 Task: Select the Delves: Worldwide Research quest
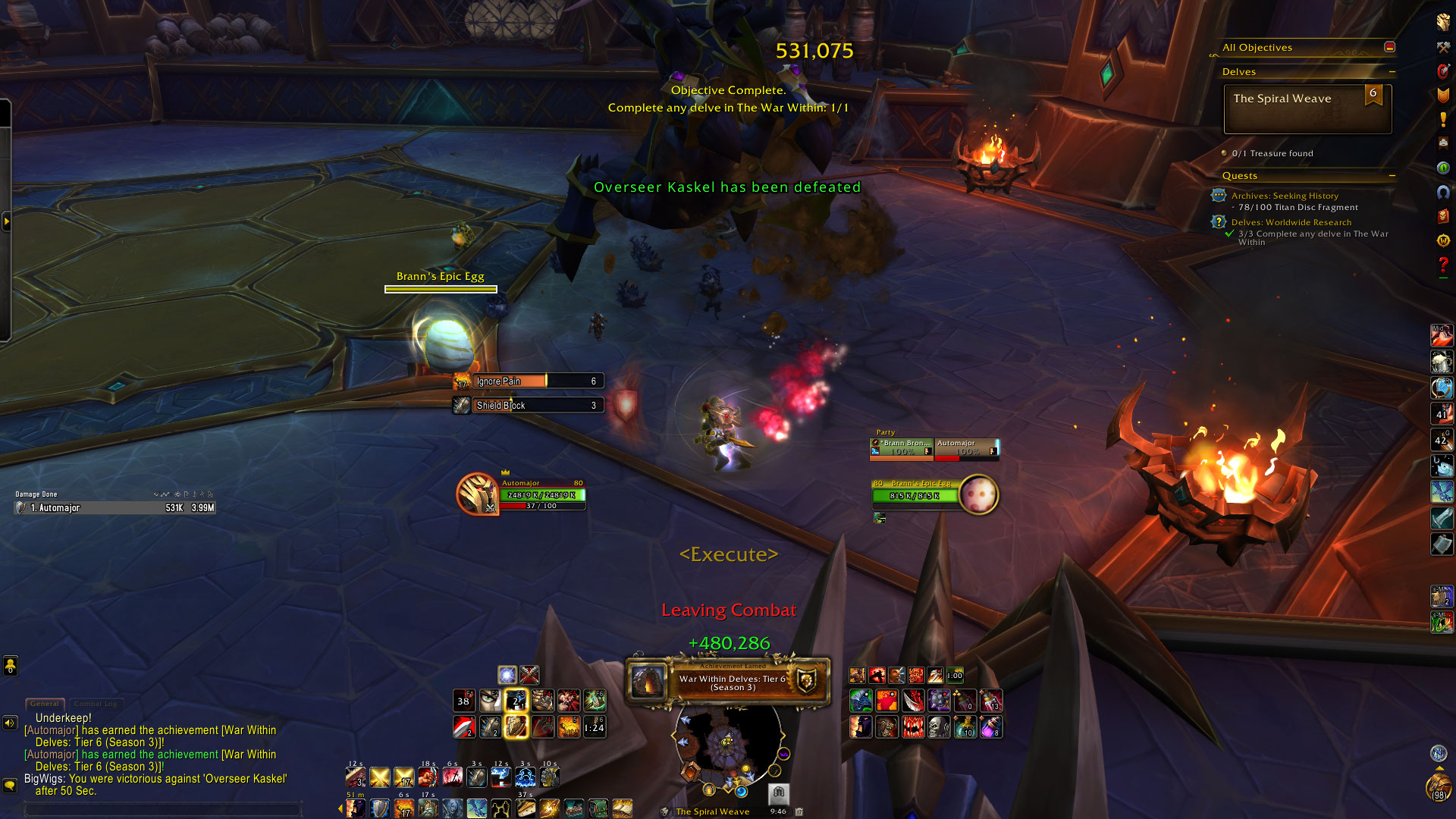coord(1291,222)
